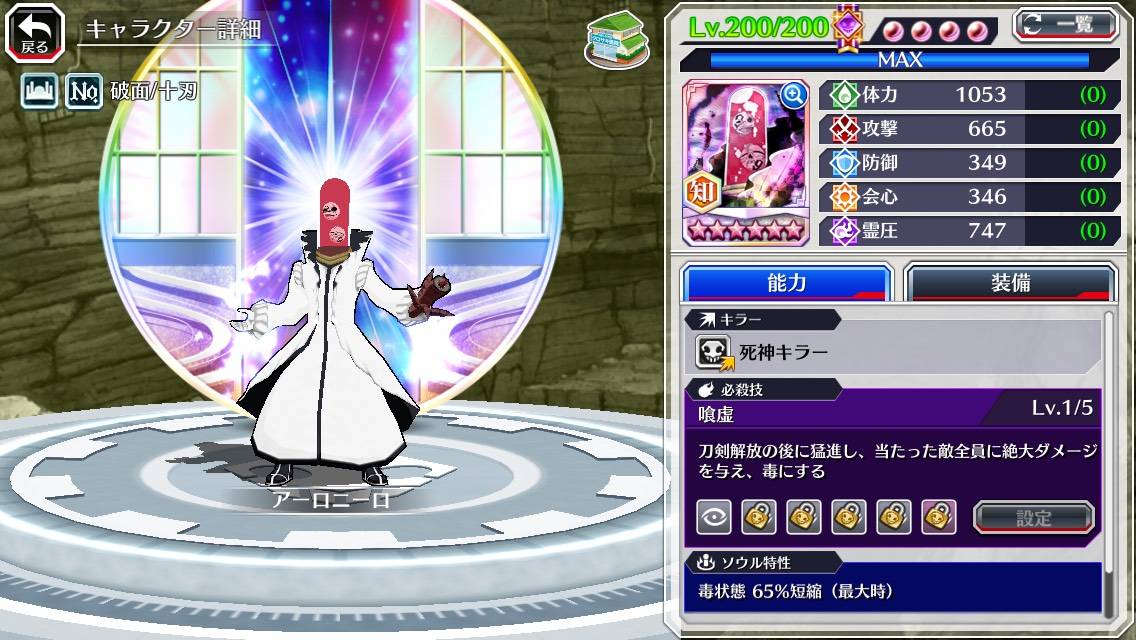Tap the No. affiliation icon
The image size is (1136, 640).
coord(82,93)
